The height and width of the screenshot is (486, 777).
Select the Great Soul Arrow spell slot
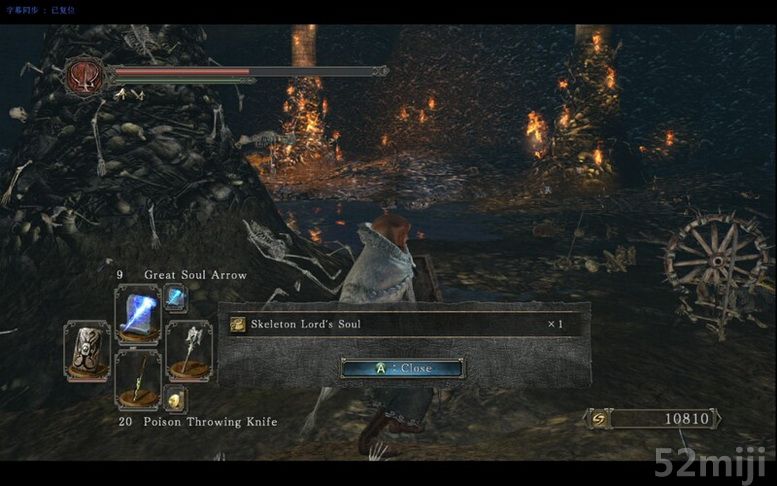[x=137, y=313]
